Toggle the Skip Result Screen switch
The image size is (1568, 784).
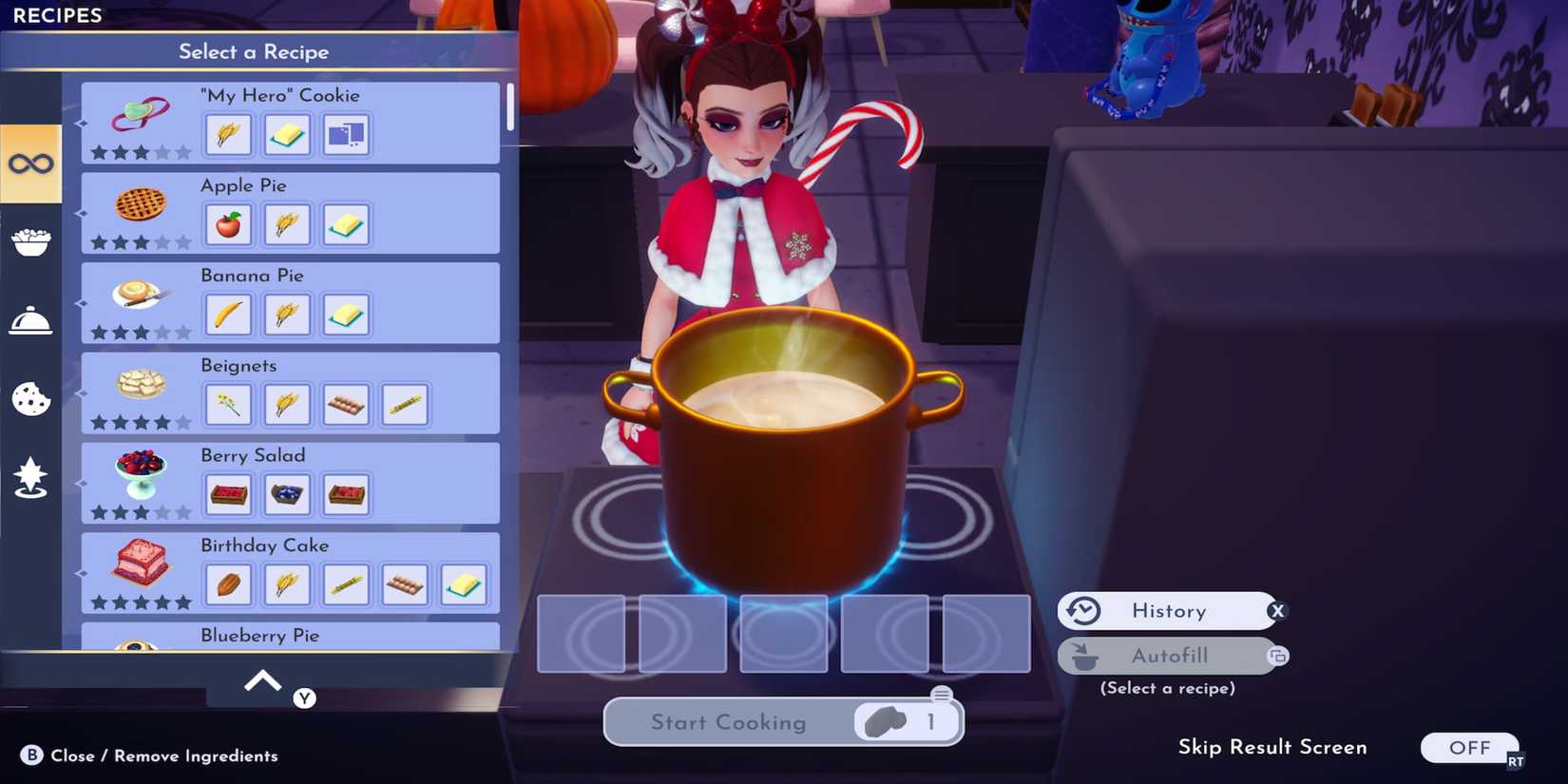point(1470,748)
